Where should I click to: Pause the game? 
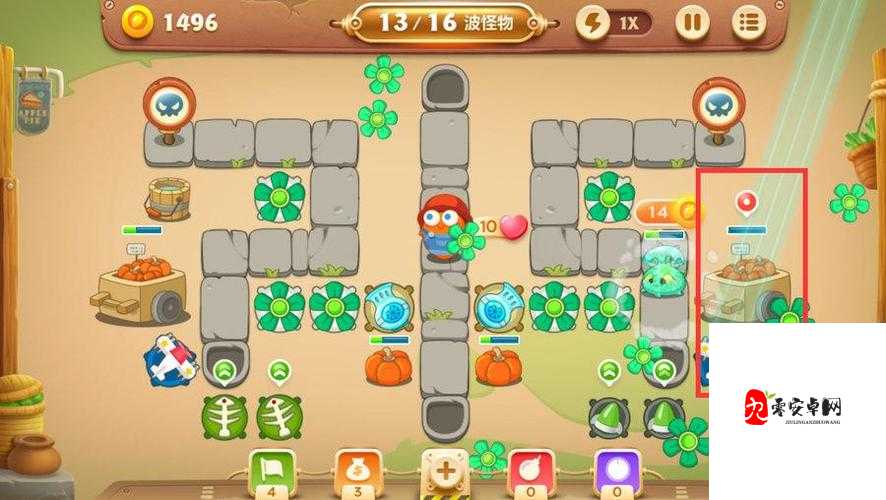point(691,23)
